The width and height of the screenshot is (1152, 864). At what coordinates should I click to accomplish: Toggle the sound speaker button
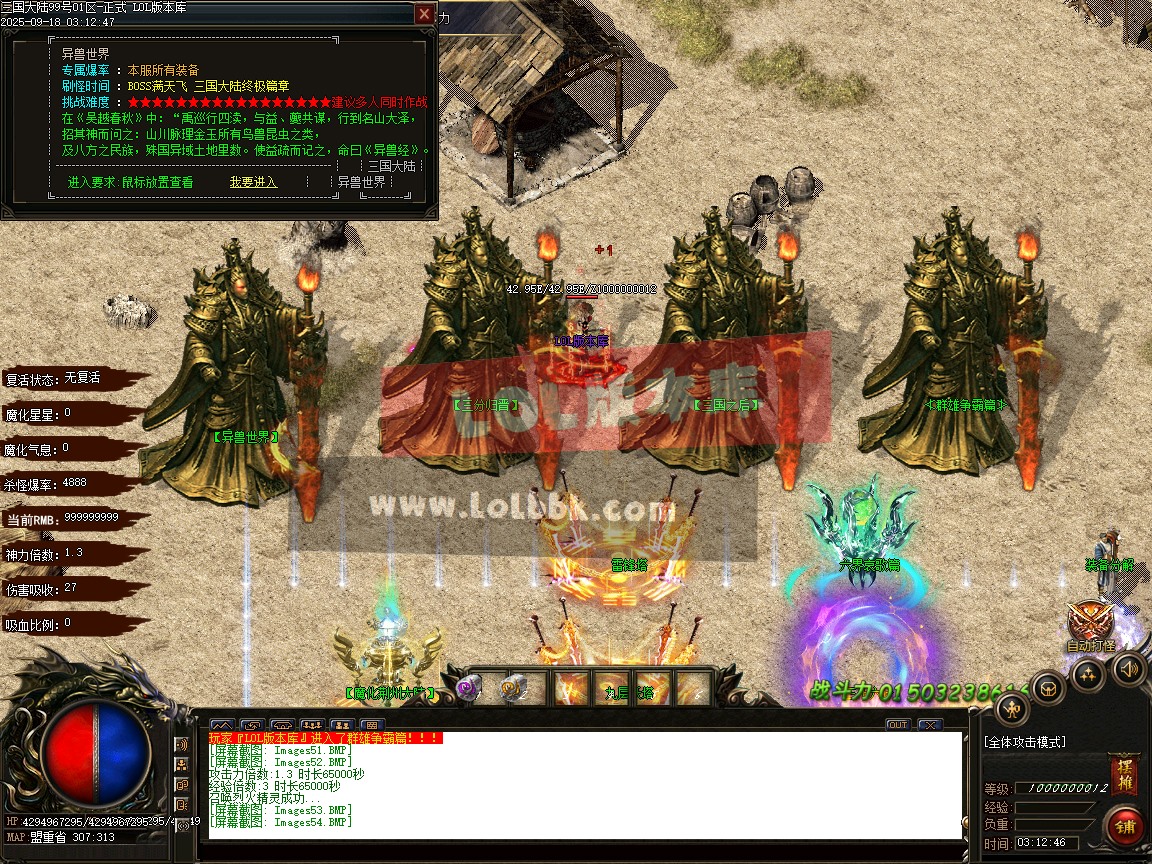[1129, 667]
